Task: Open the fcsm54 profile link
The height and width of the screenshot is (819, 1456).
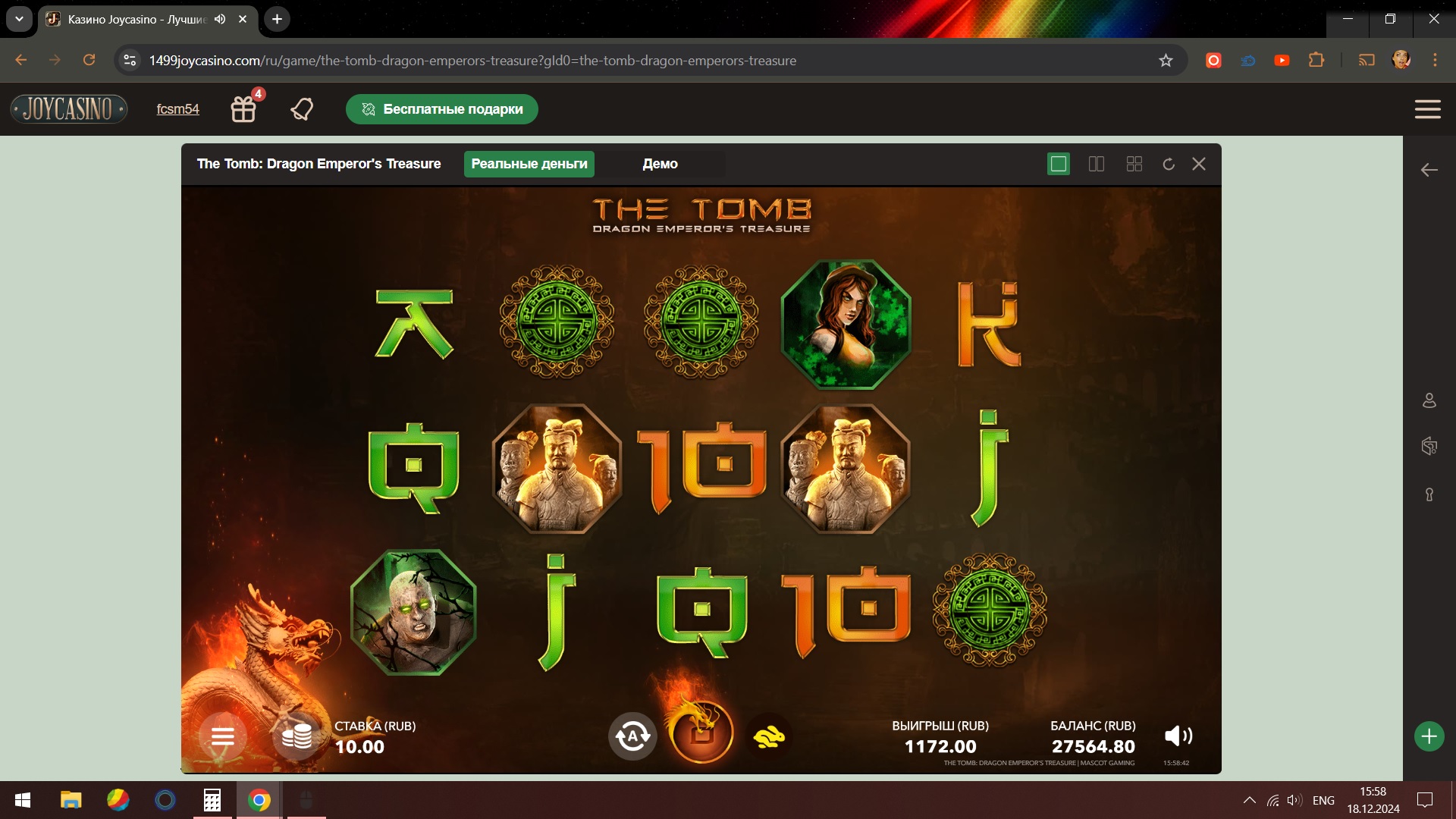Action: pos(177,109)
